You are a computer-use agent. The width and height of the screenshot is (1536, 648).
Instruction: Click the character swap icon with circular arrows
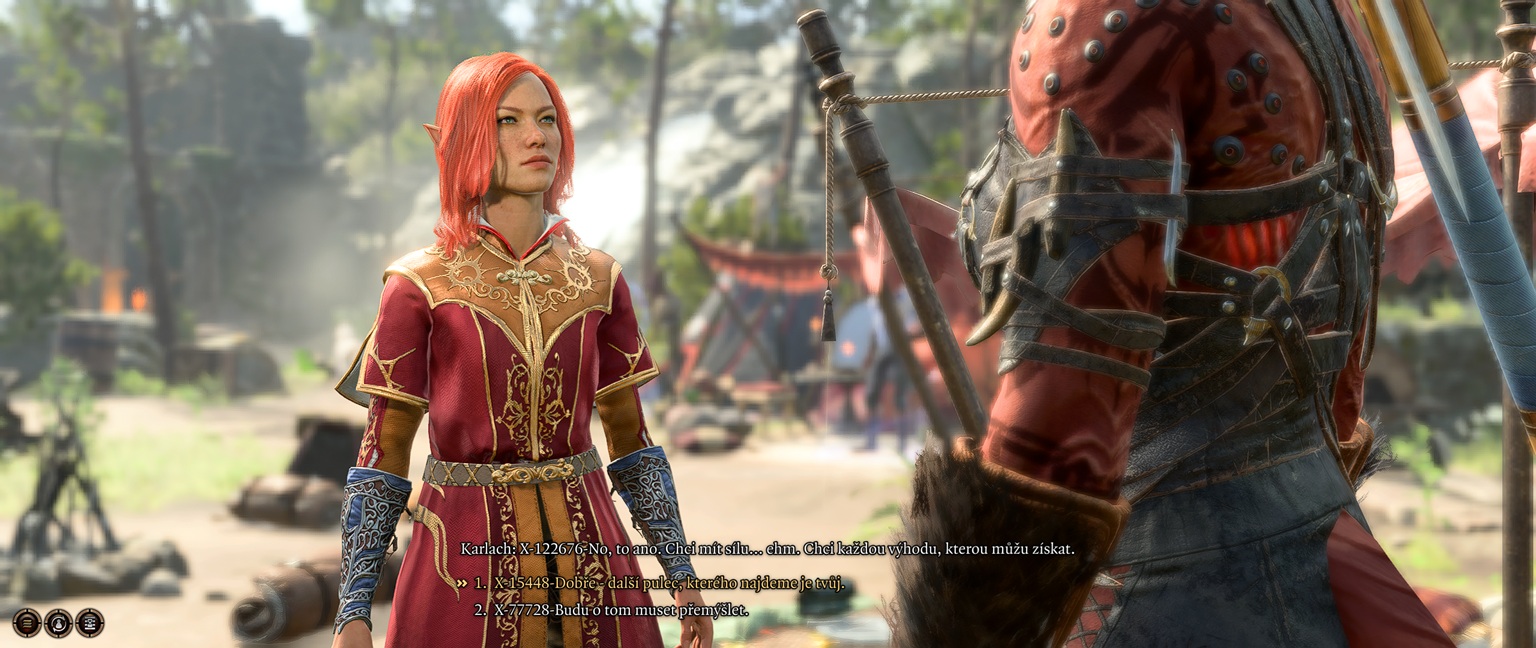(x=59, y=622)
